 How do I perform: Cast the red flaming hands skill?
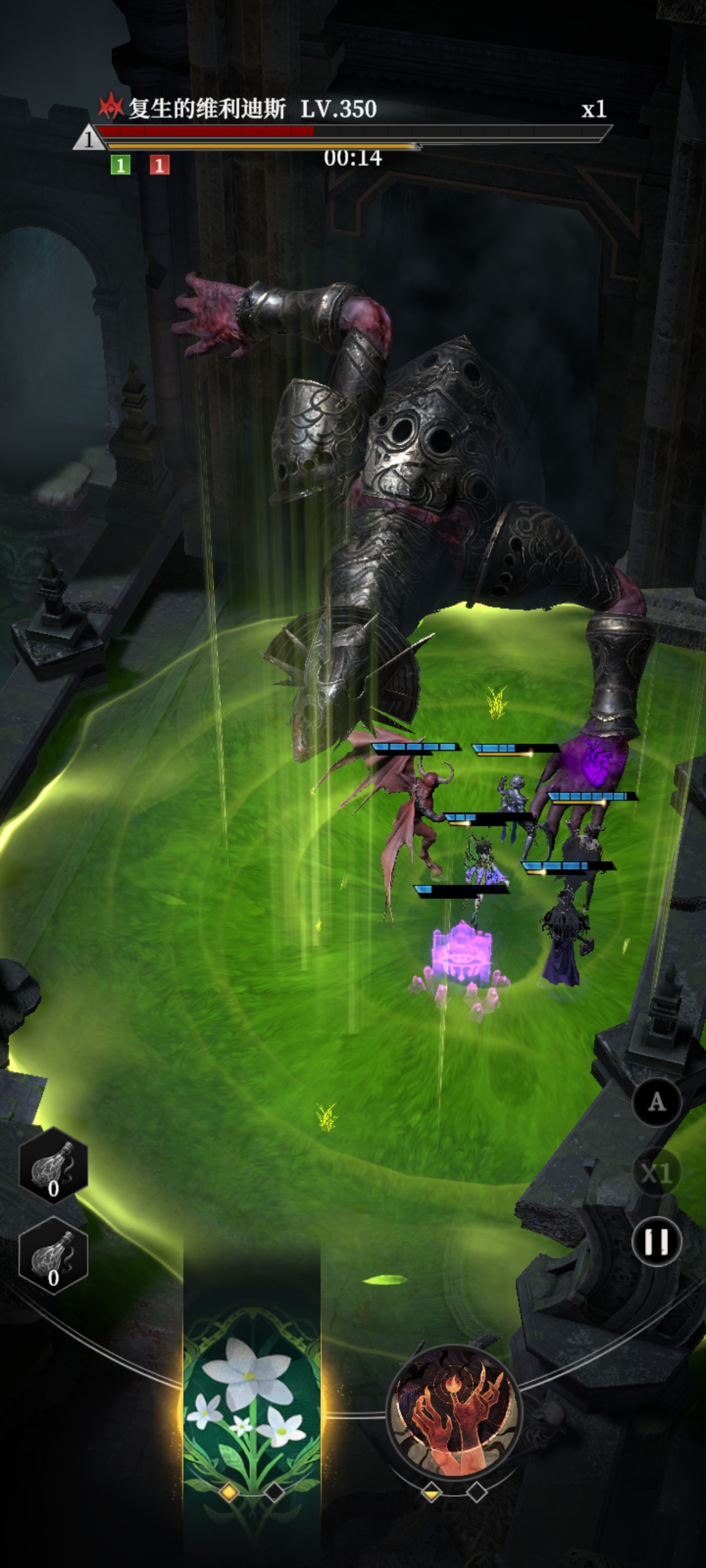[455, 1411]
